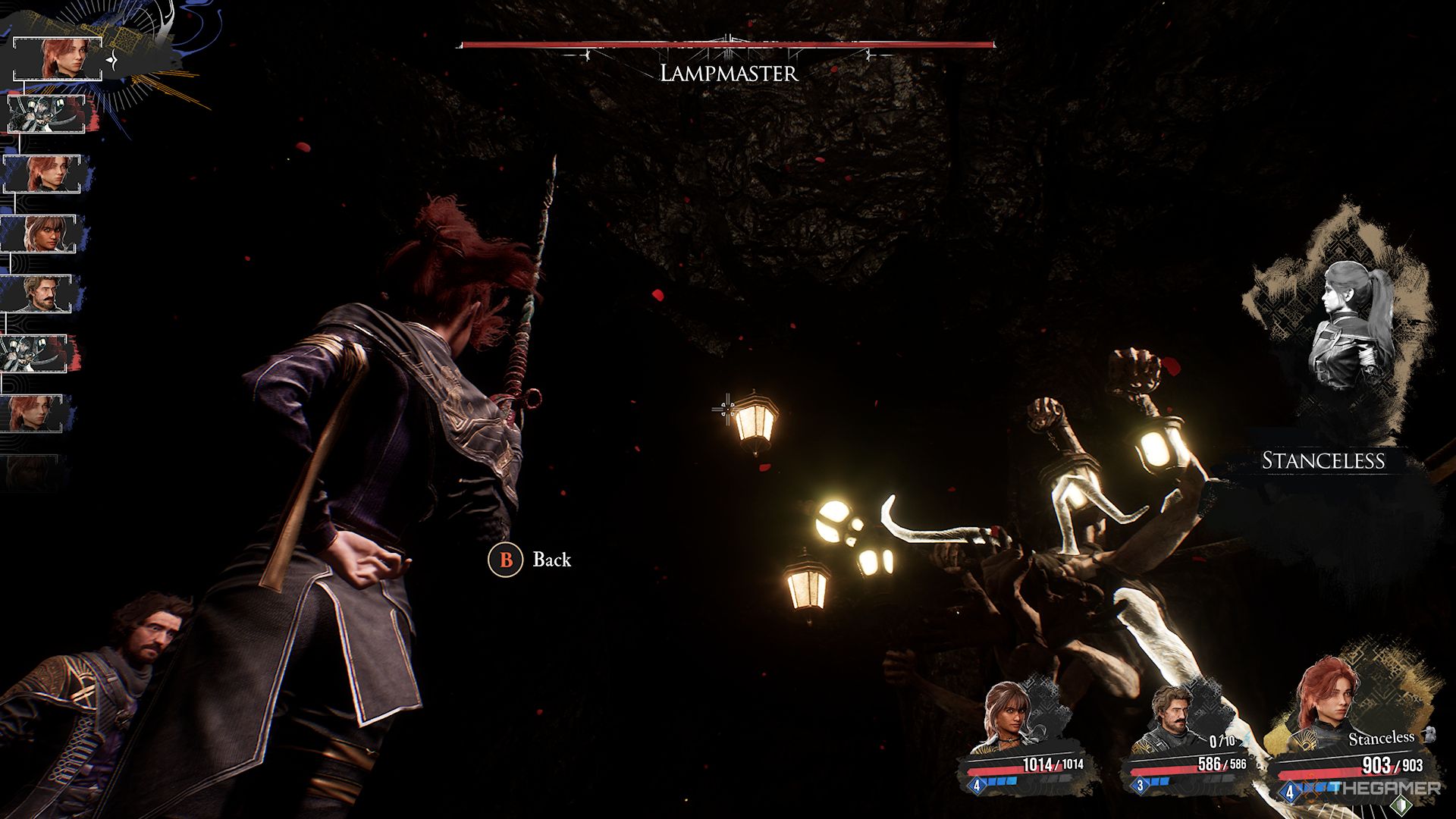
Task: Select Maelle's active turn portrait
Action: (x=58, y=58)
